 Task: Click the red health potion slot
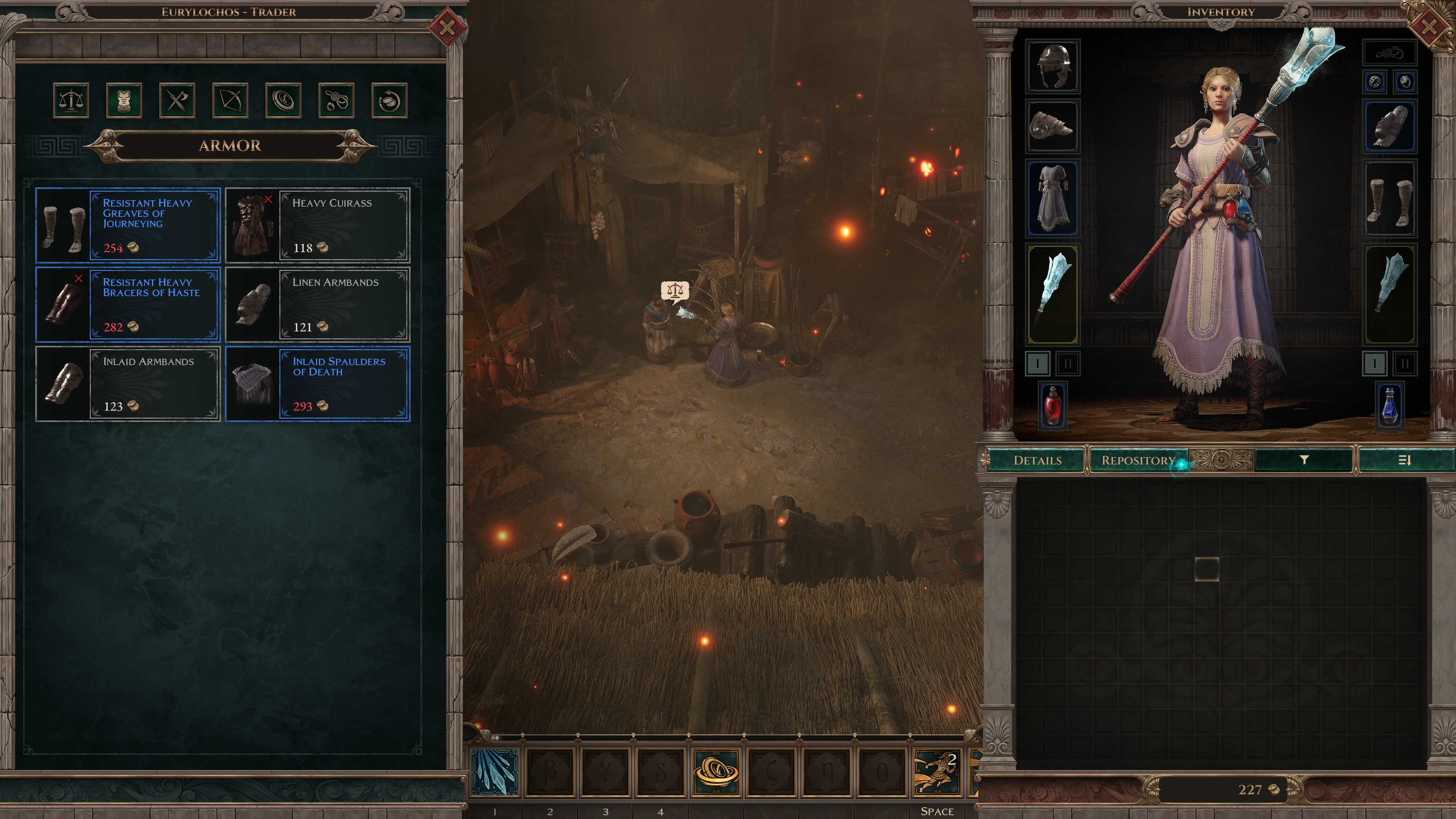(1052, 405)
